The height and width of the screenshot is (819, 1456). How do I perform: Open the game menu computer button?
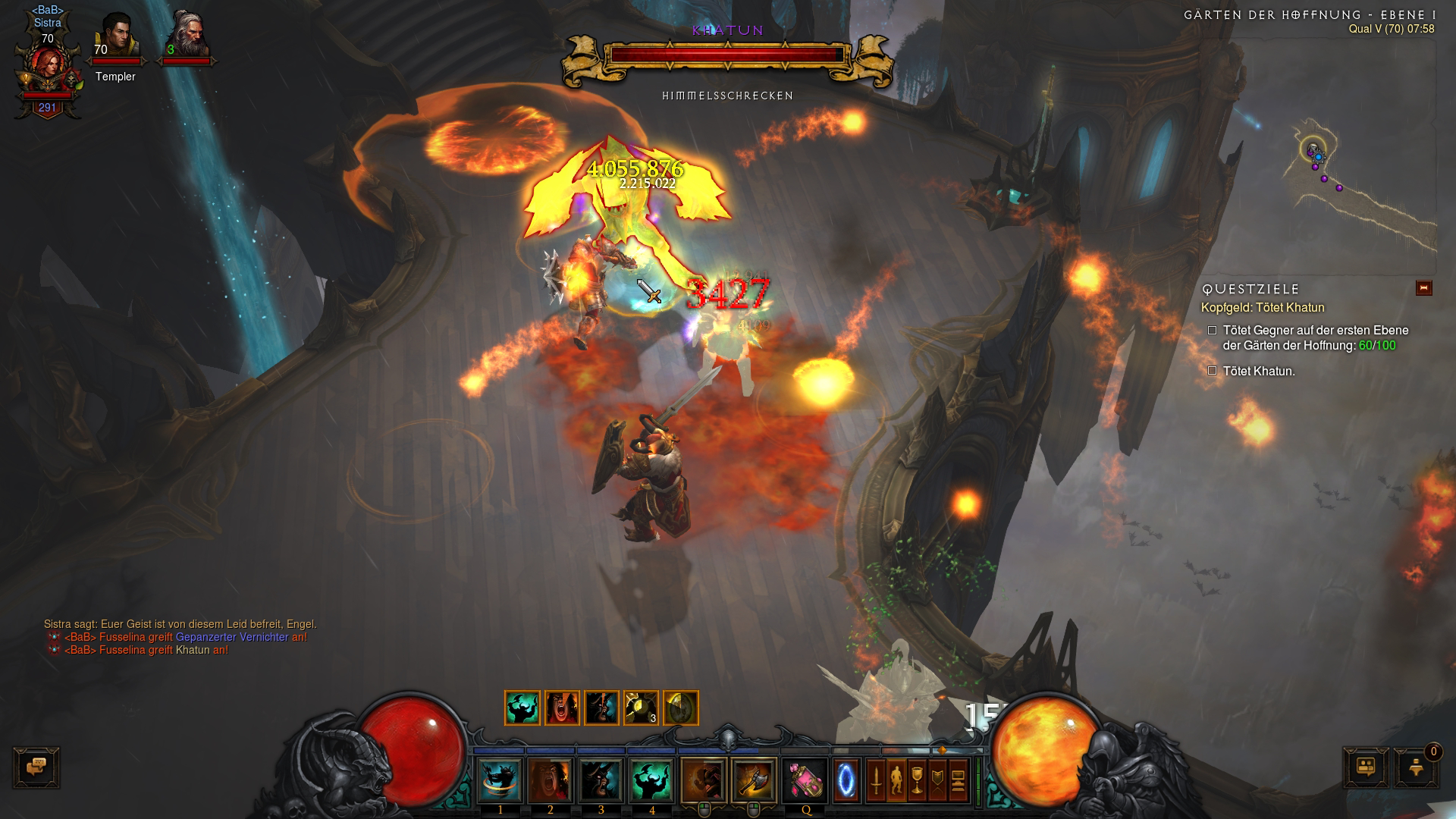tap(958, 780)
